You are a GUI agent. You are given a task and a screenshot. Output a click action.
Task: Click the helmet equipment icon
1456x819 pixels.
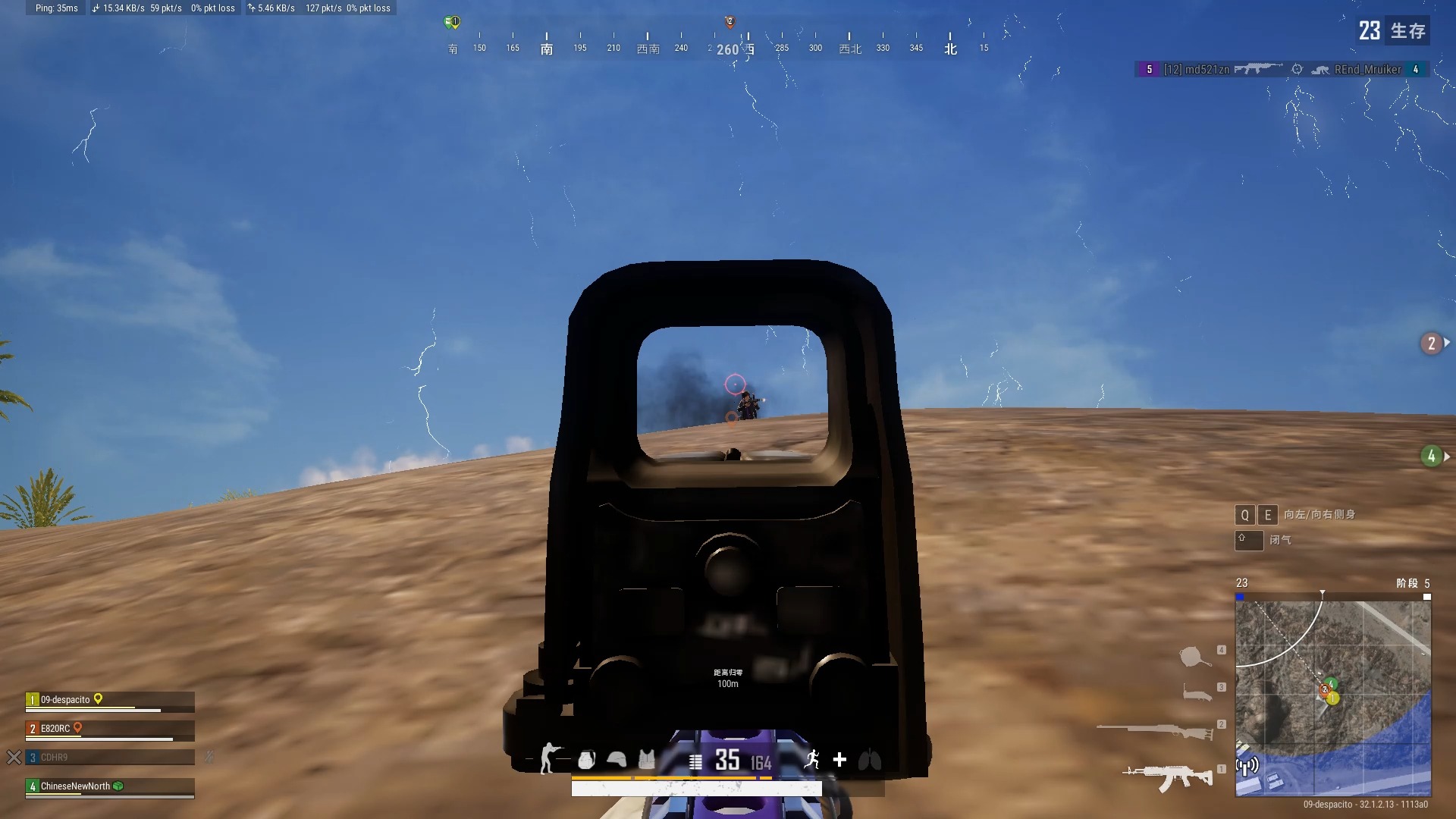point(616,760)
